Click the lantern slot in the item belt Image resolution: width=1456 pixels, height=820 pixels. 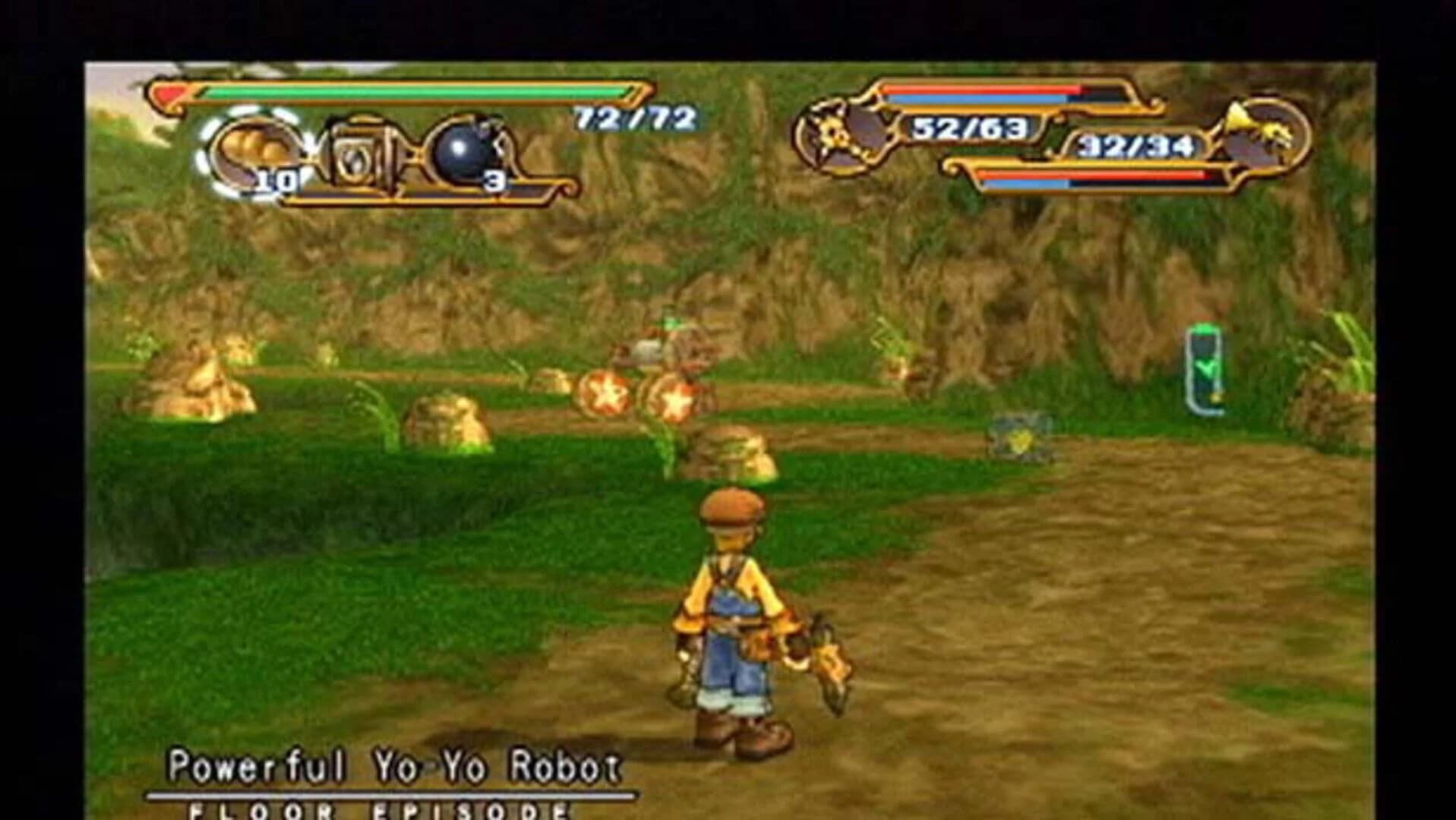click(x=358, y=150)
